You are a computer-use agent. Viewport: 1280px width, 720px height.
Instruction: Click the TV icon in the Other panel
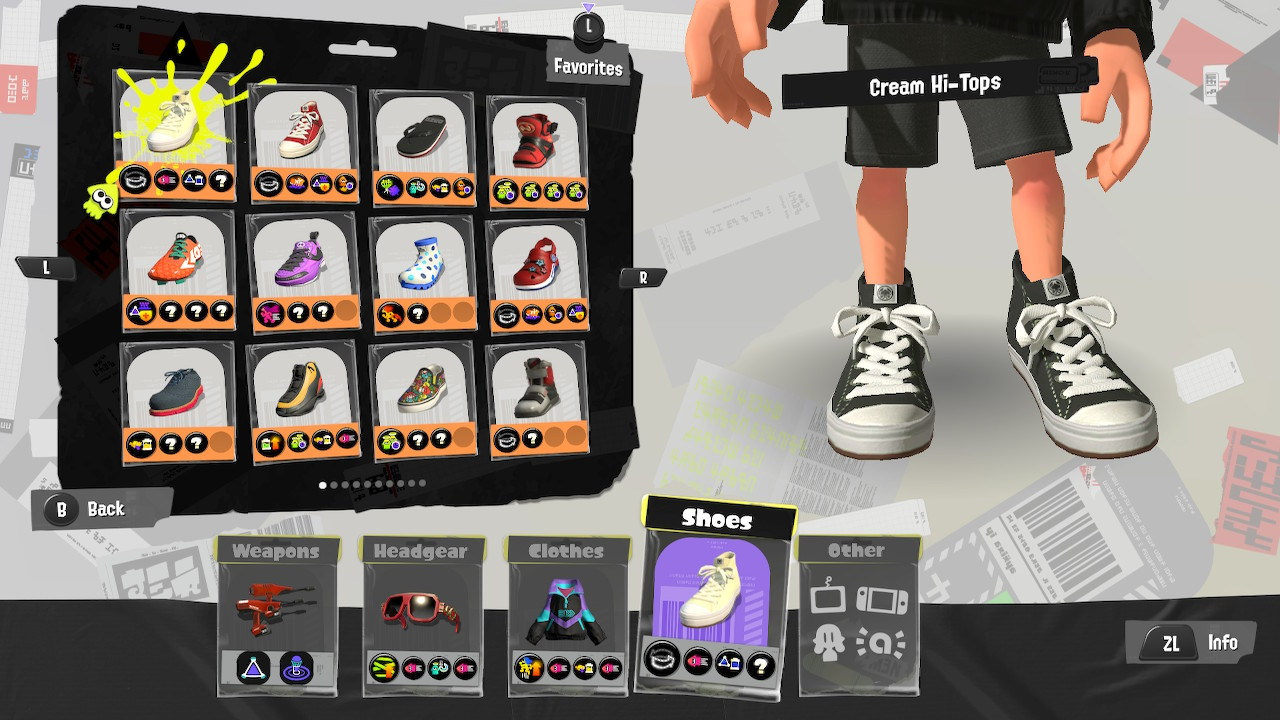(x=828, y=598)
